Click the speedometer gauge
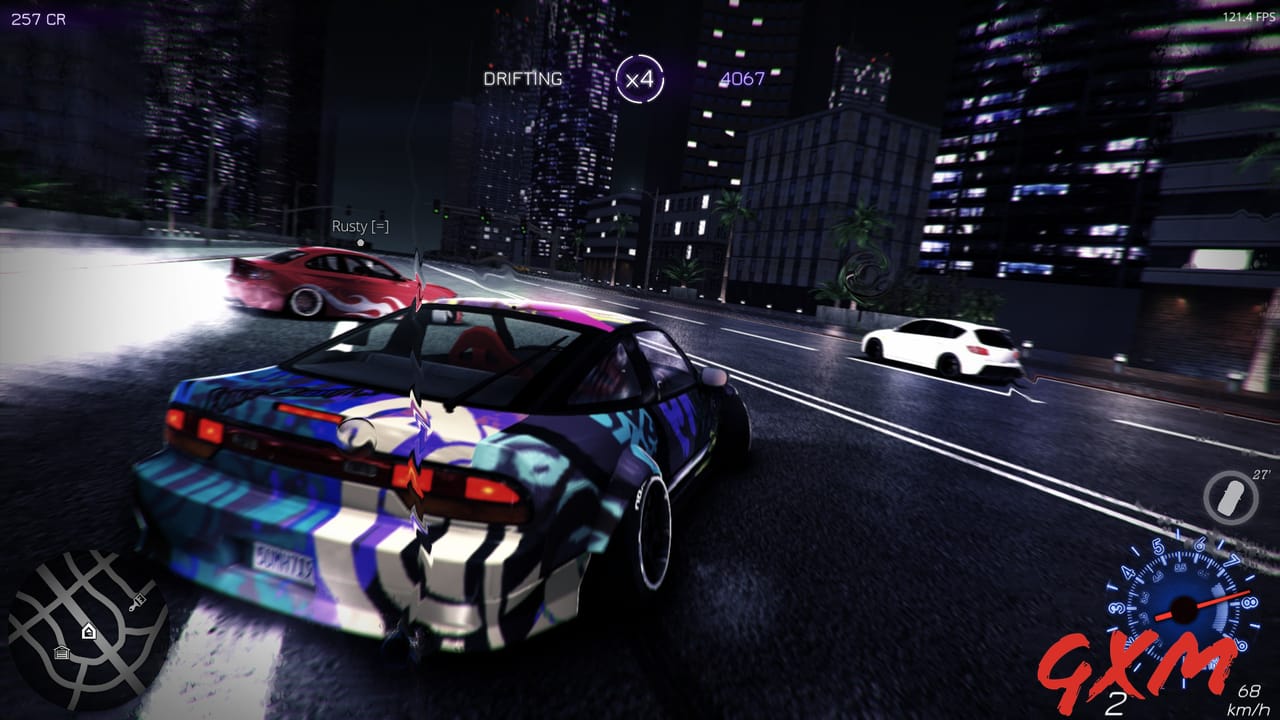This screenshot has height=720, width=1280. [x=1185, y=609]
